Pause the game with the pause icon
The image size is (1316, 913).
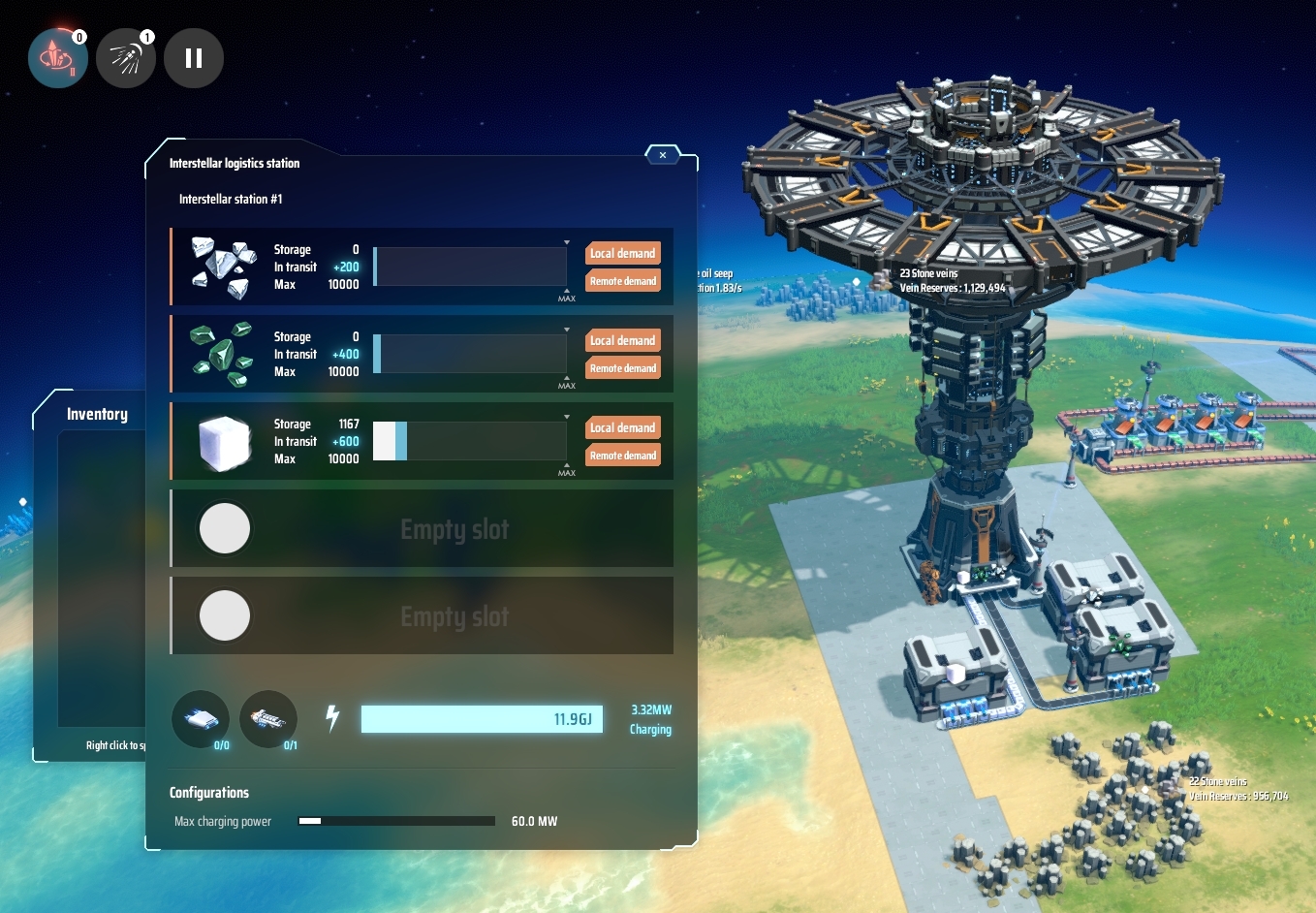click(193, 58)
